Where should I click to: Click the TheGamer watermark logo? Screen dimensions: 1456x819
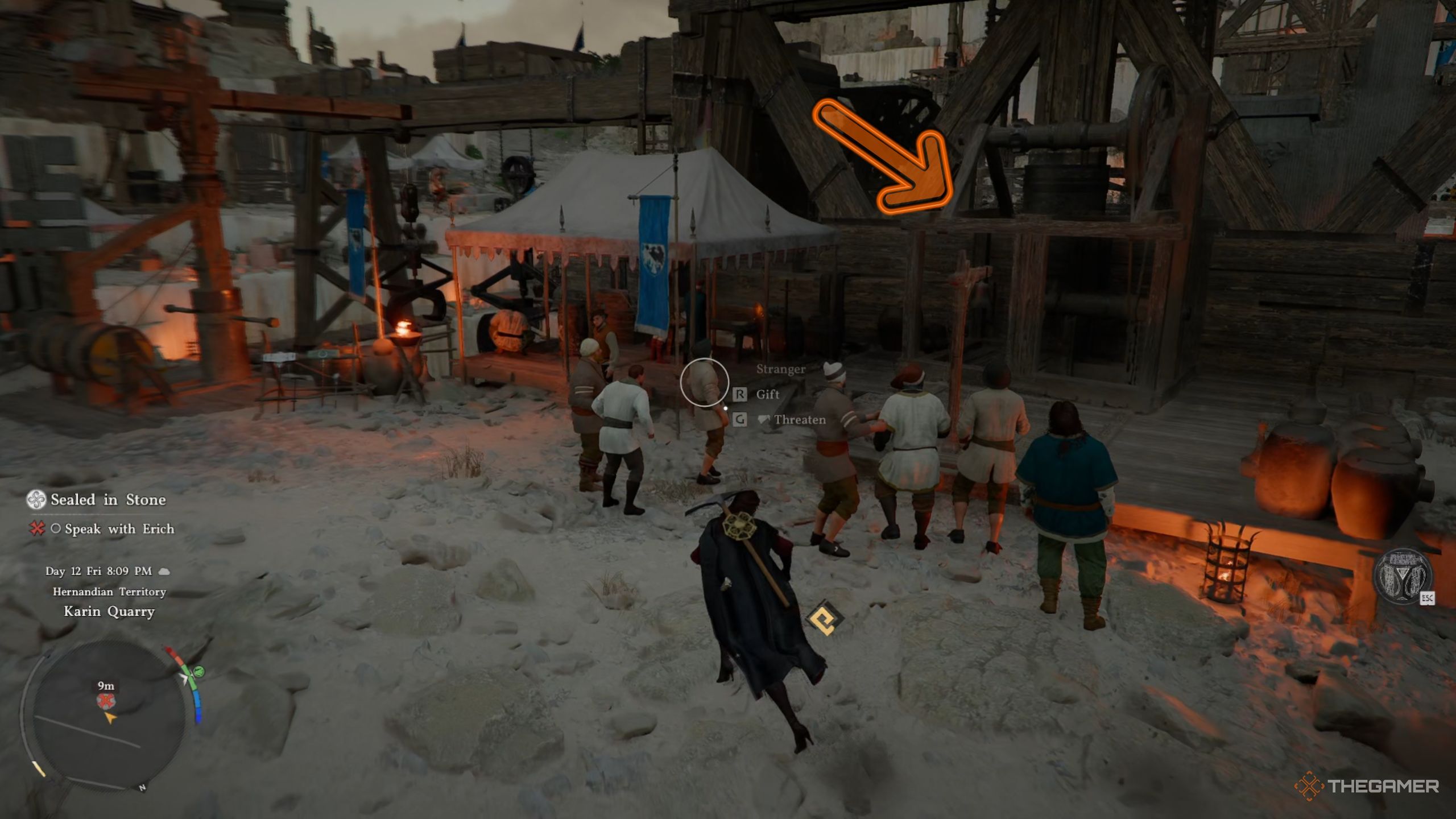(x=1366, y=787)
